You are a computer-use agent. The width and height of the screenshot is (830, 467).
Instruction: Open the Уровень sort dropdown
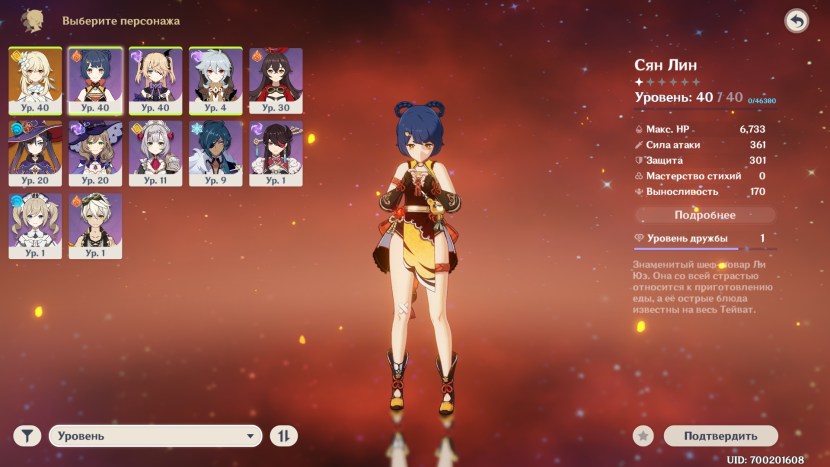pos(155,436)
